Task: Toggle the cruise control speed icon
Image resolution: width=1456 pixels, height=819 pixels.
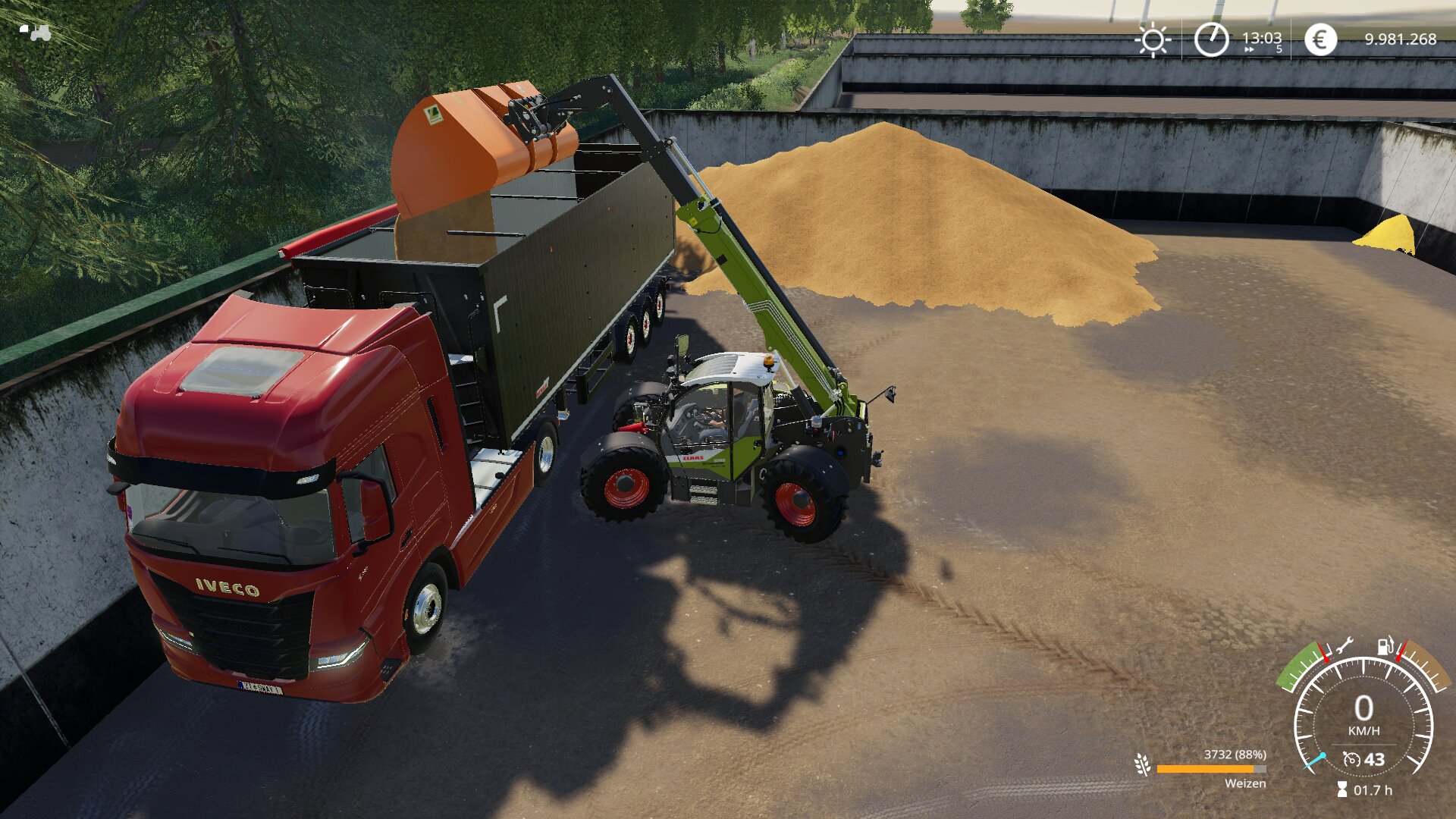Action: 1351,759
